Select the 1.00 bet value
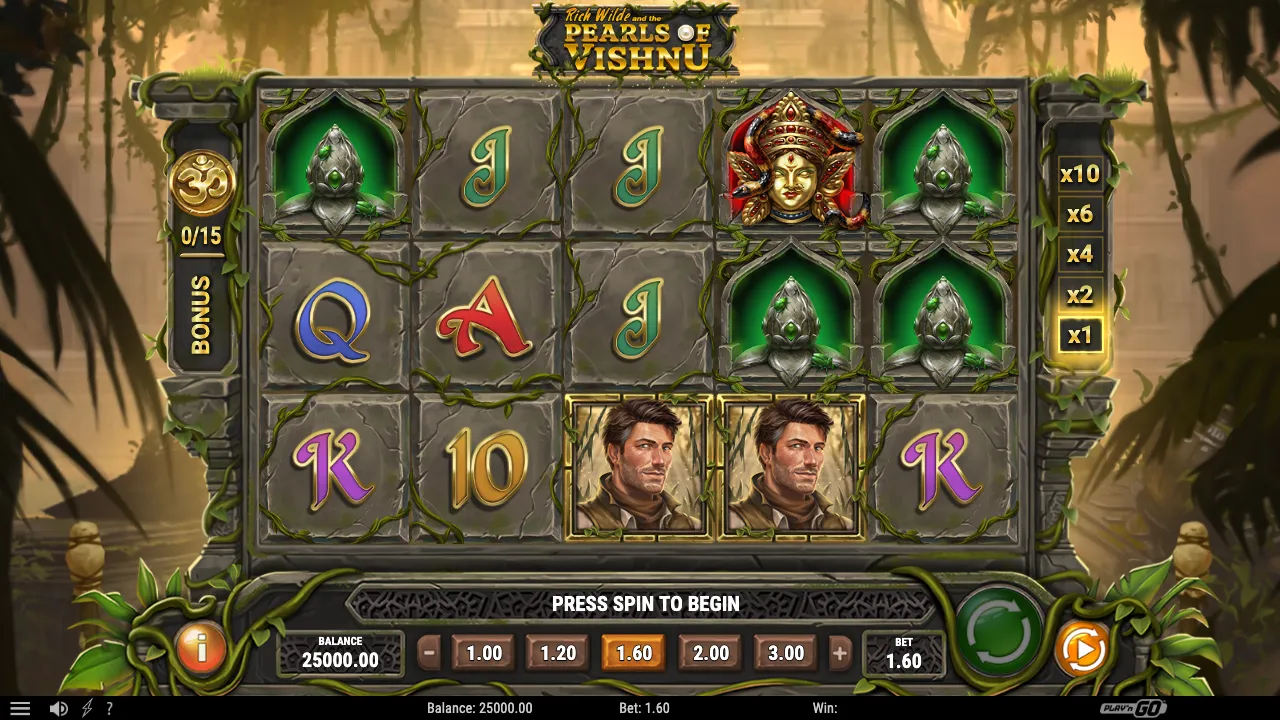Viewport: 1280px width, 720px height. 484,653
